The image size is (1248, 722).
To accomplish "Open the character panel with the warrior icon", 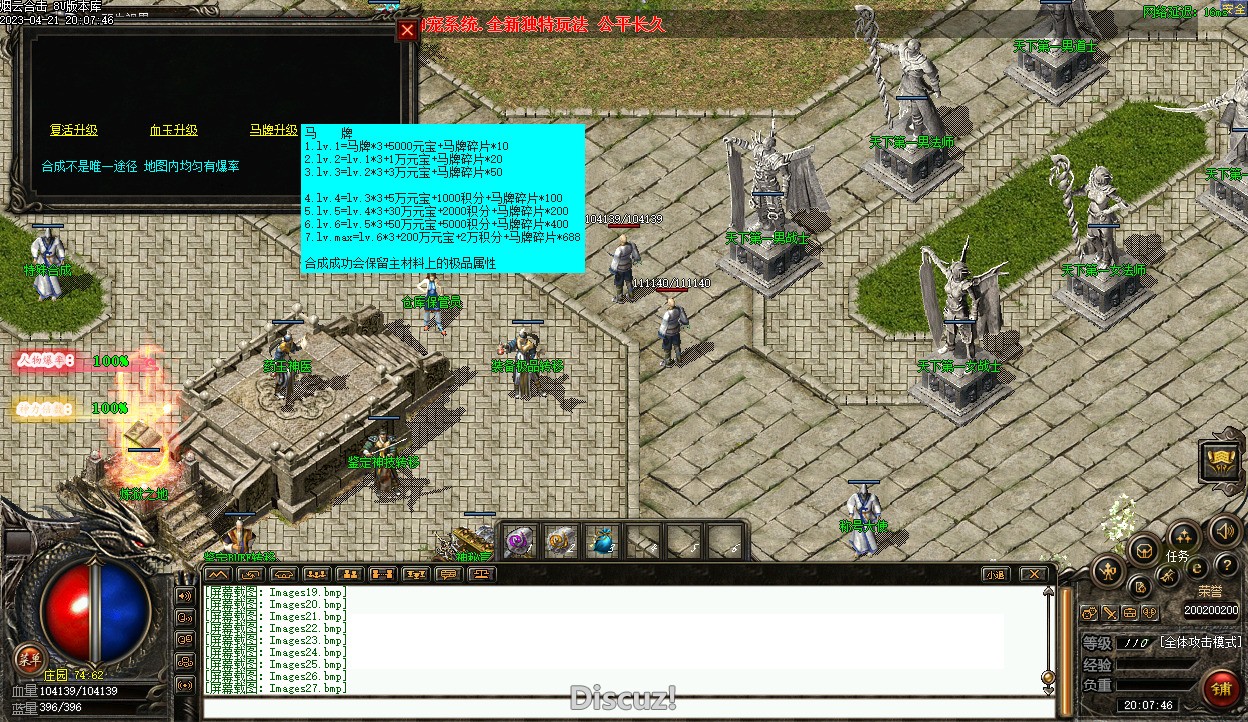I will pos(1108,572).
